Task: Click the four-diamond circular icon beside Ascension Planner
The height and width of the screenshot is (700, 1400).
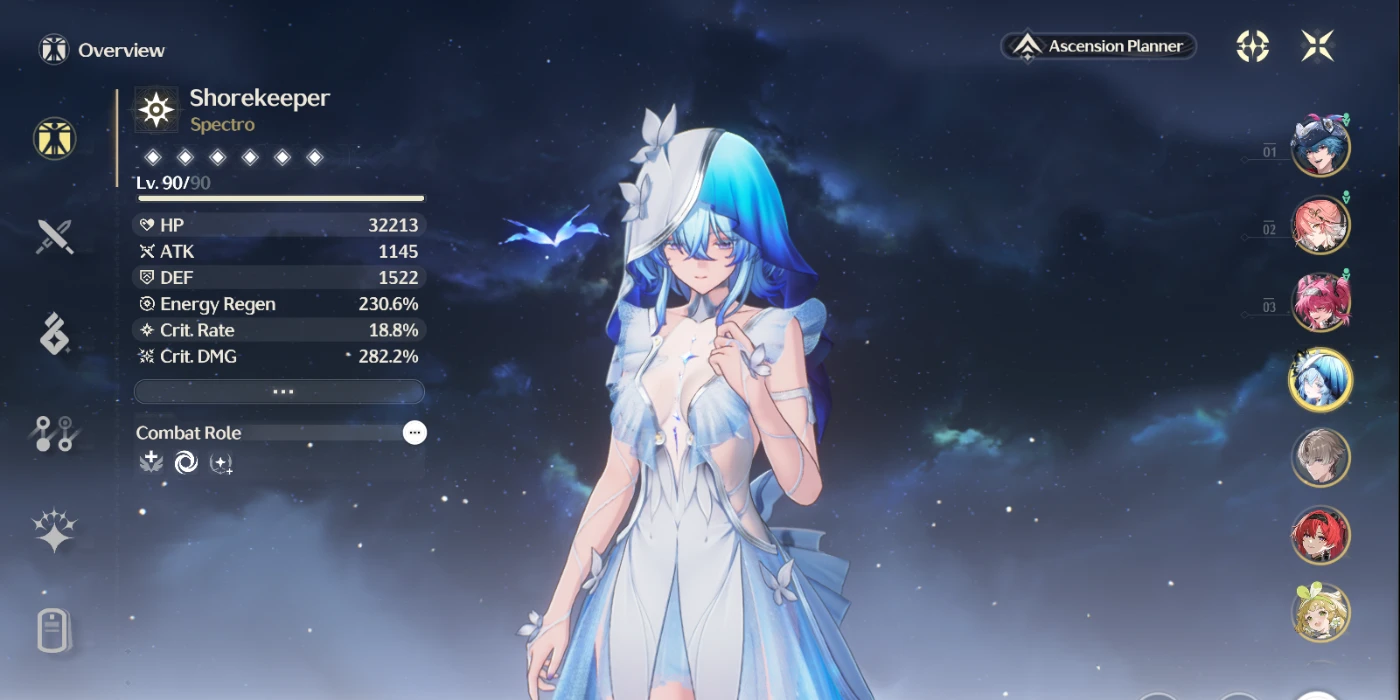Action: (x=1252, y=46)
